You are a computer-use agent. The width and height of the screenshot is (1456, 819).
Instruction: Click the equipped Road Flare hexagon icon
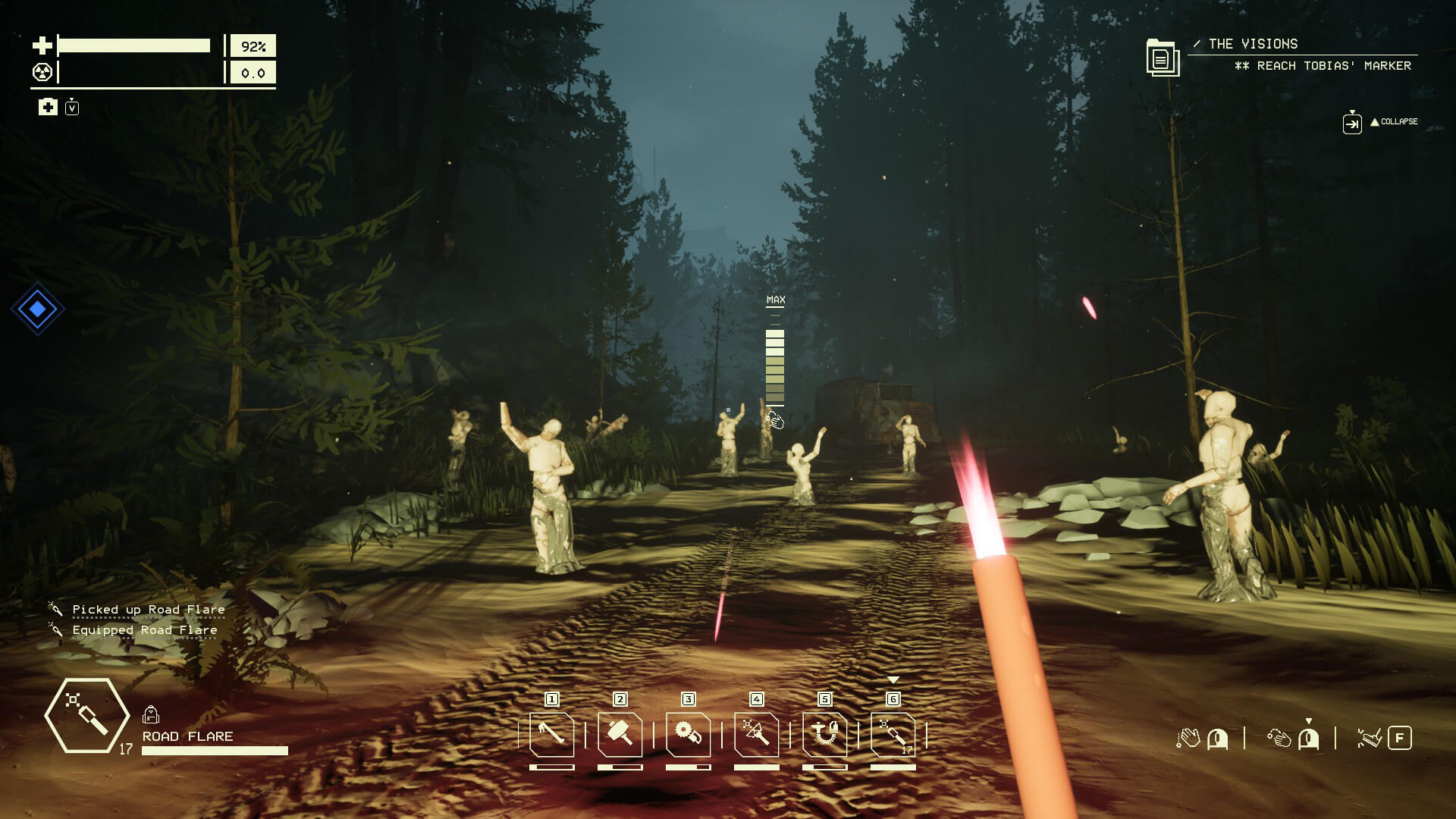(x=86, y=716)
